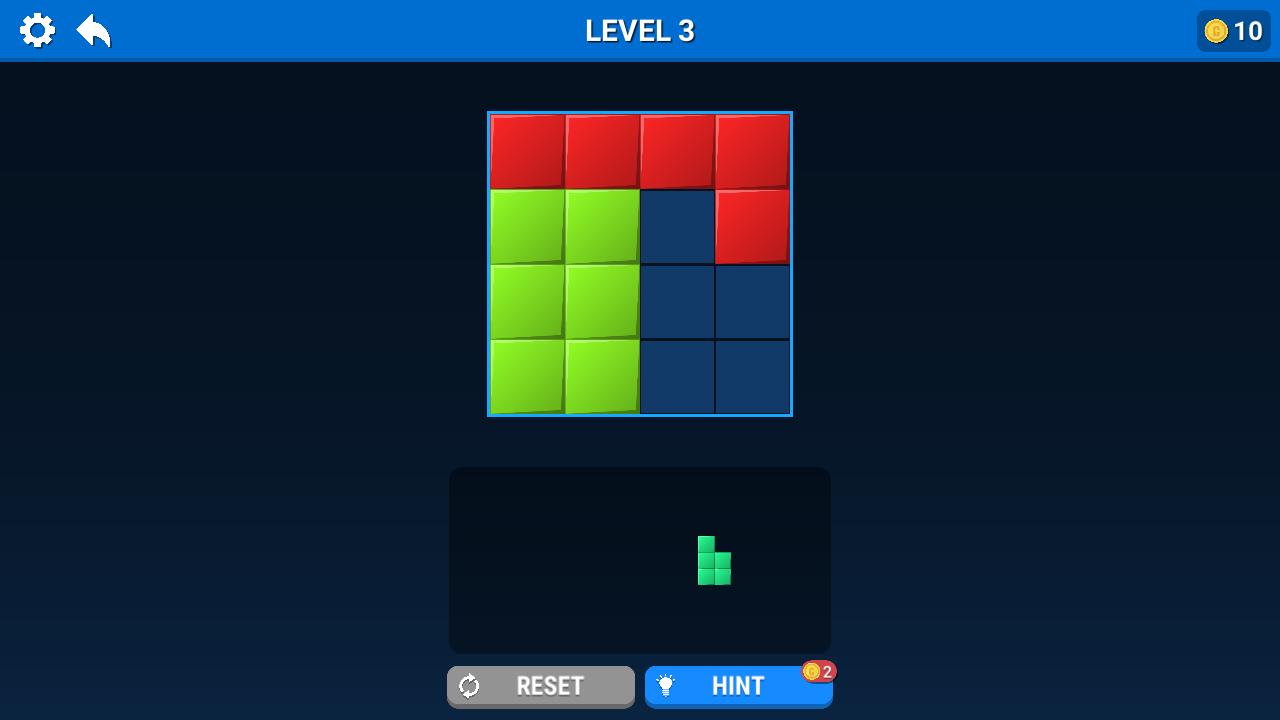
Task: Open the settings gear icon
Action: (38, 30)
